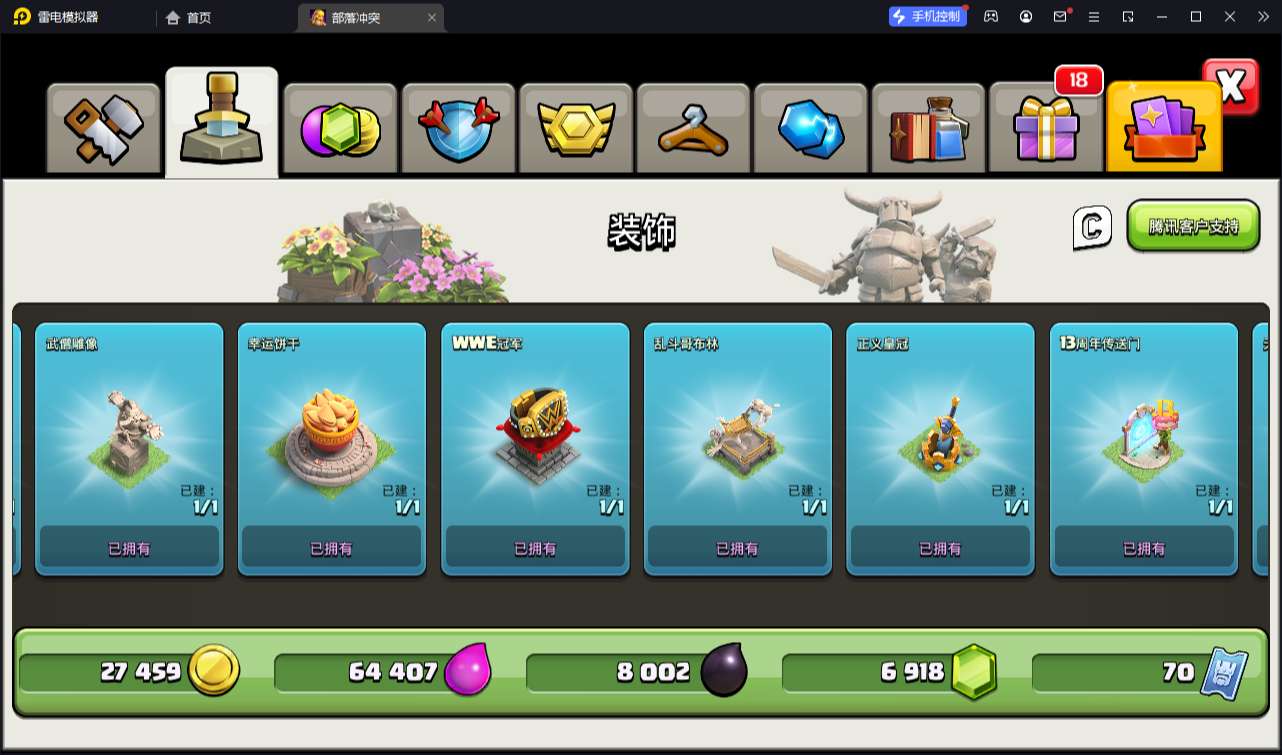The height and width of the screenshot is (755, 1282).
Task: Switch to the gems and coins resources tab
Action: [x=339, y=130]
